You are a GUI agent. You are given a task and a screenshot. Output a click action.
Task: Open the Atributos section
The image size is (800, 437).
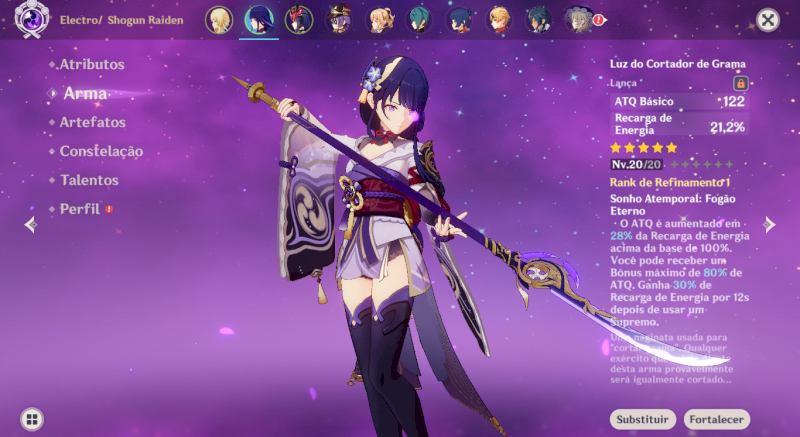point(91,64)
